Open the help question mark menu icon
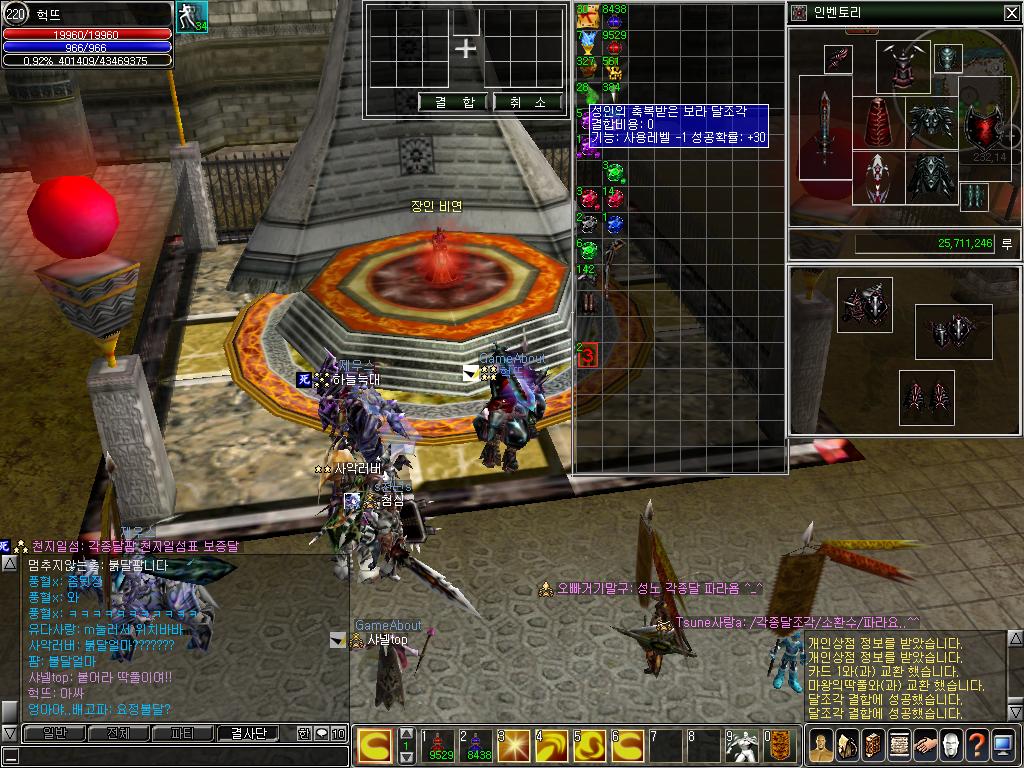The height and width of the screenshot is (768, 1024). pos(976,745)
